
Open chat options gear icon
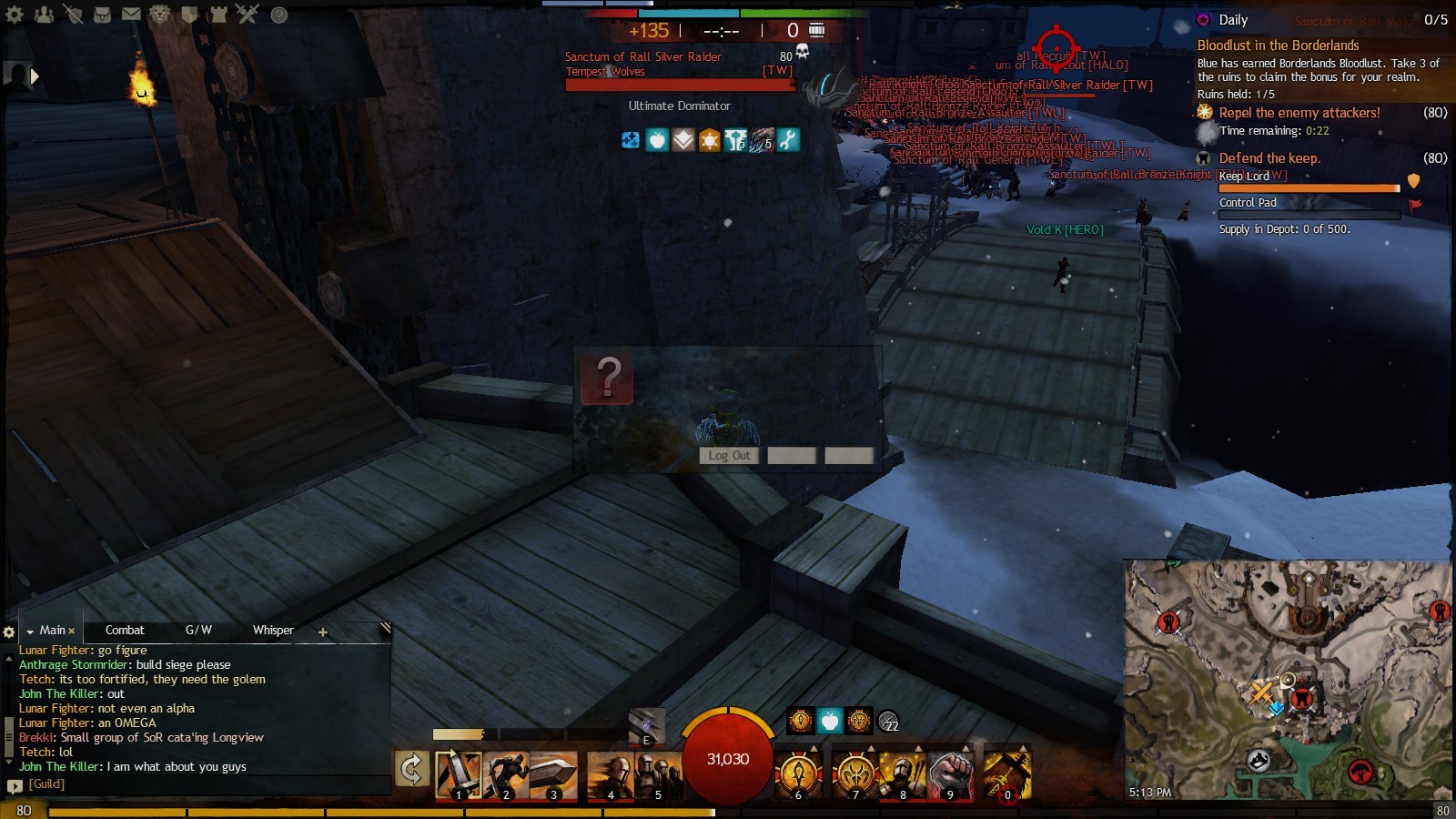pyautogui.click(x=9, y=632)
